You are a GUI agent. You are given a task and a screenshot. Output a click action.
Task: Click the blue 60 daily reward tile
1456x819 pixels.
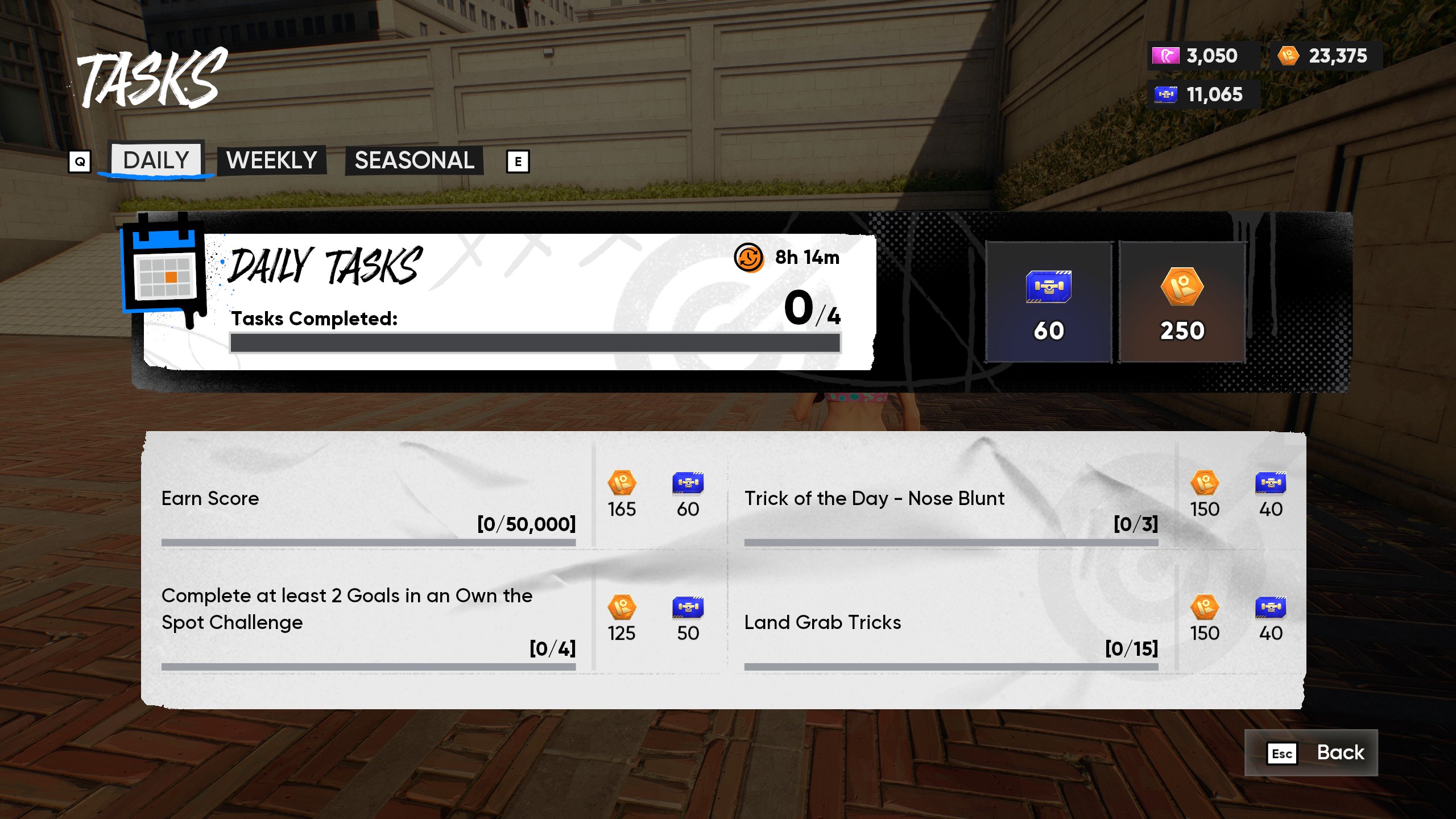[x=1048, y=302]
